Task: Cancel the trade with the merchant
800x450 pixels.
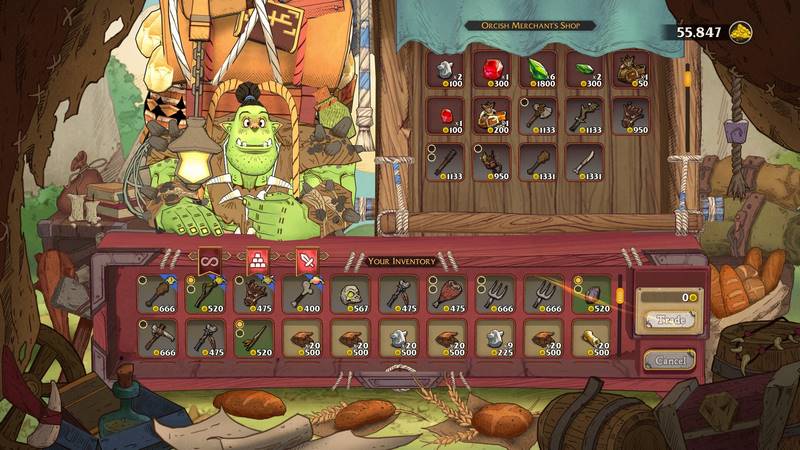Action: click(669, 359)
